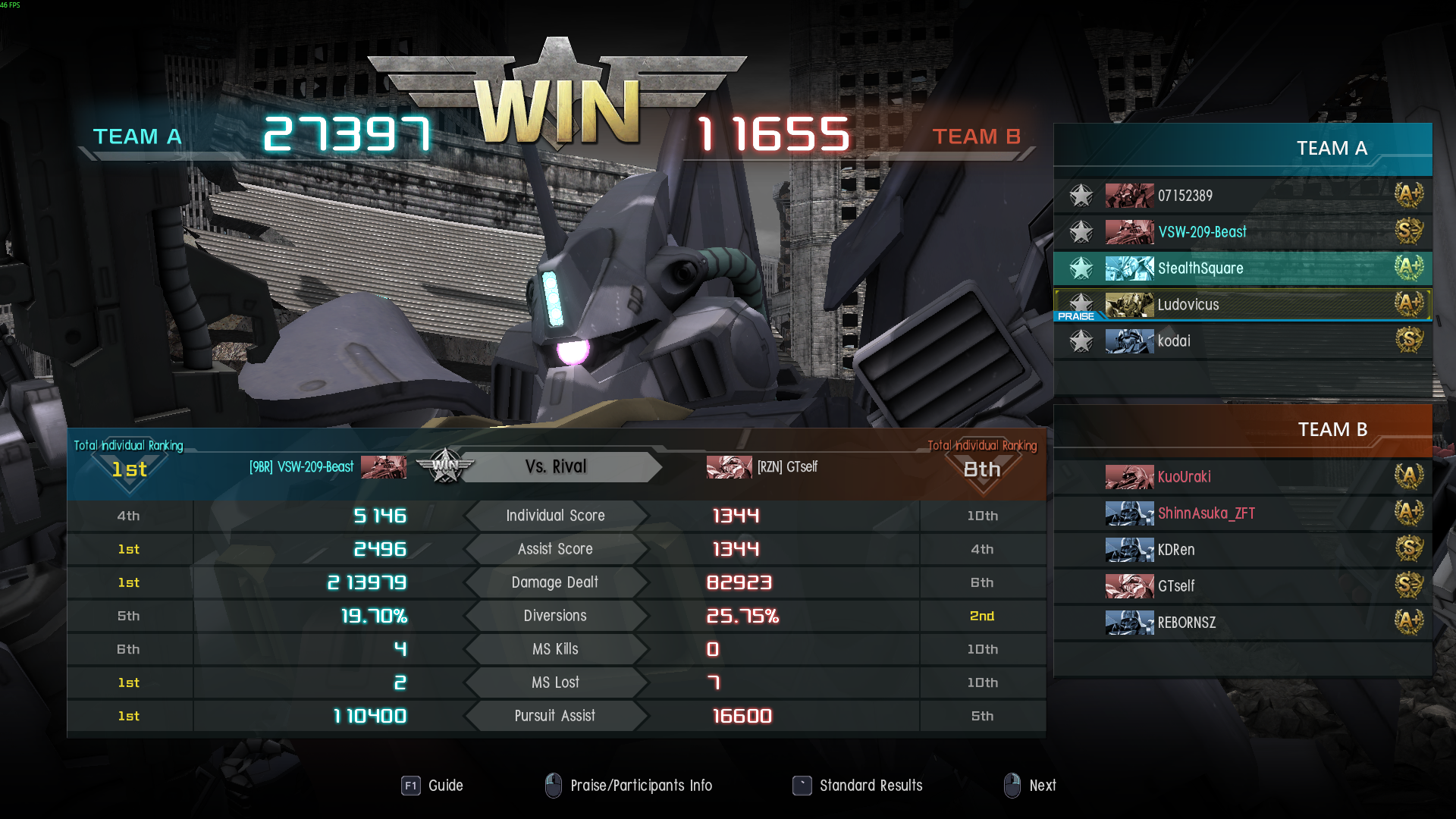Click the praise star next to kodai
The width and height of the screenshot is (1456, 819).
(x=1081, y=341)
